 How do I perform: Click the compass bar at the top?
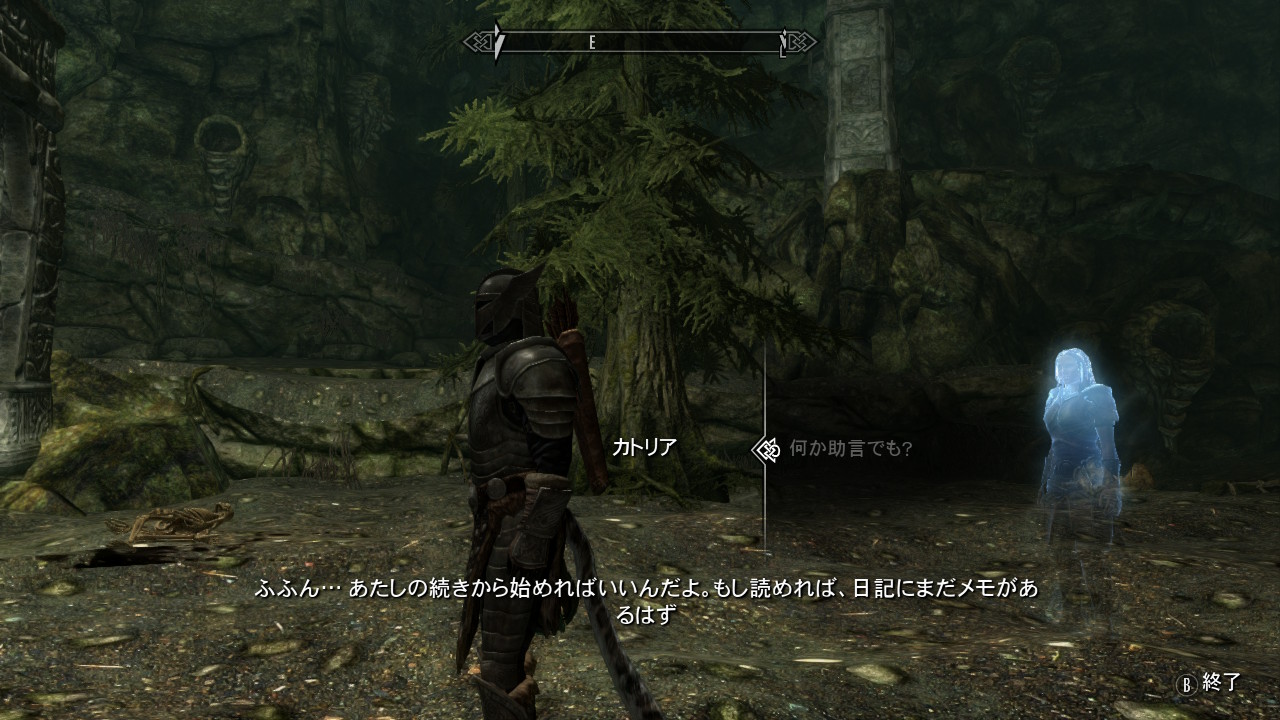click(x=640, y=42)
